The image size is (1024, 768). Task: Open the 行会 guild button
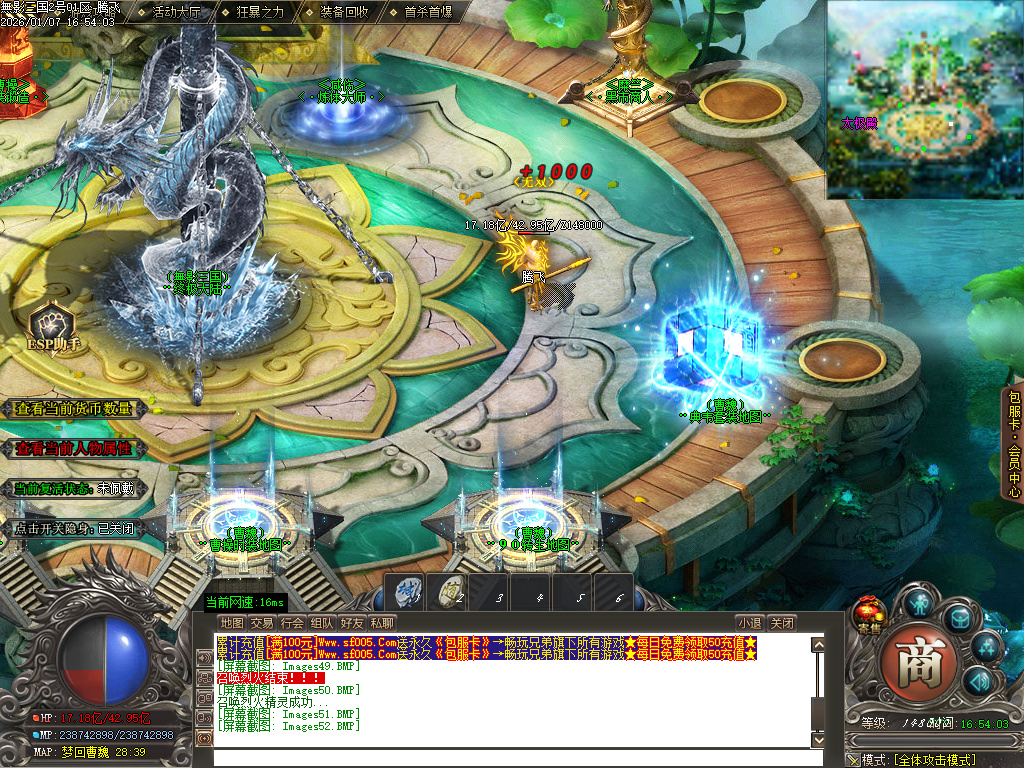[x=292, y=623]
